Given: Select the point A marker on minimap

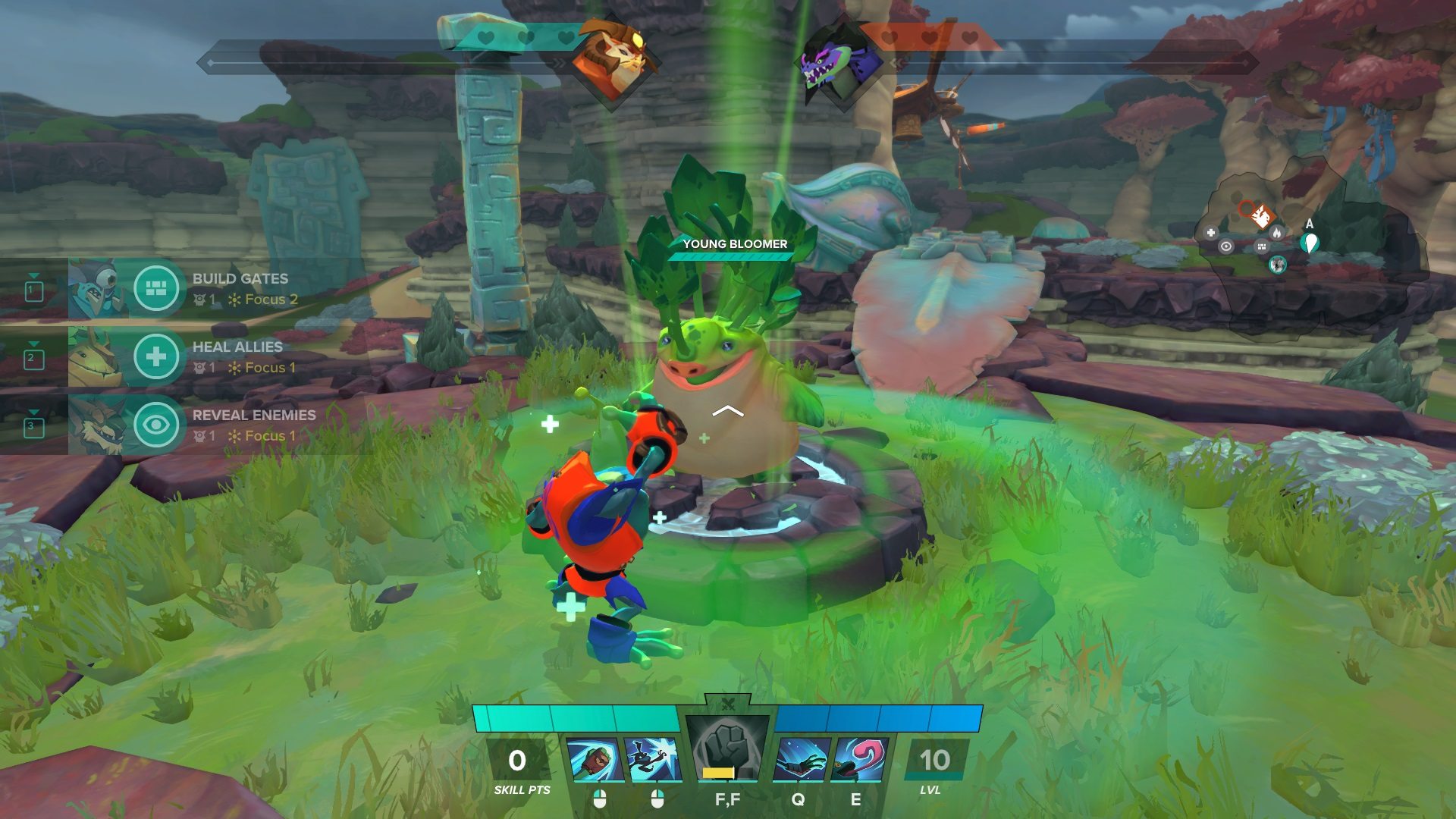Looking at the screenshot, I should click(1309, 243).
